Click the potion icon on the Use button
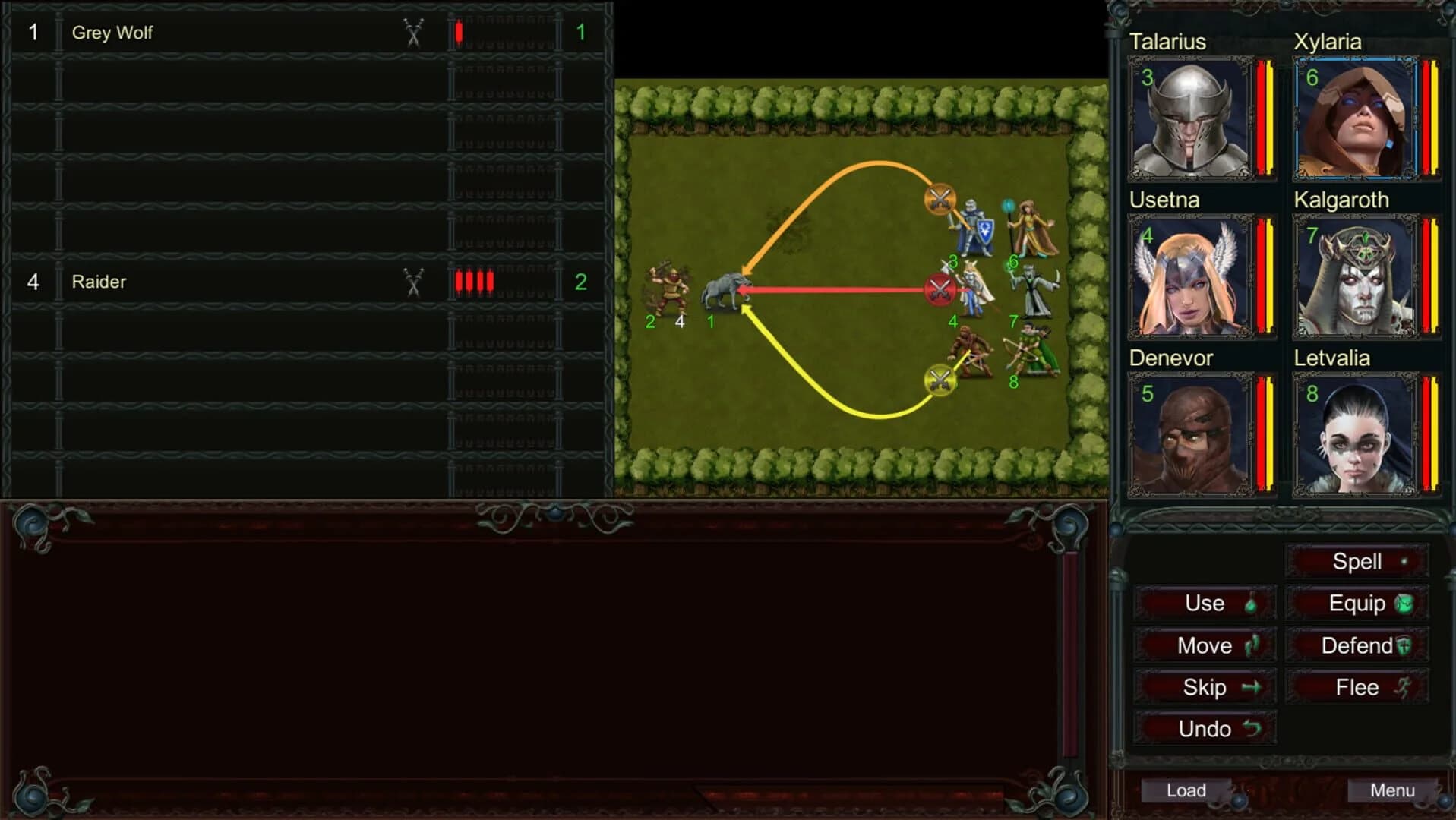This screenshot has width=1456, height=820. (x=1252, y=604)
